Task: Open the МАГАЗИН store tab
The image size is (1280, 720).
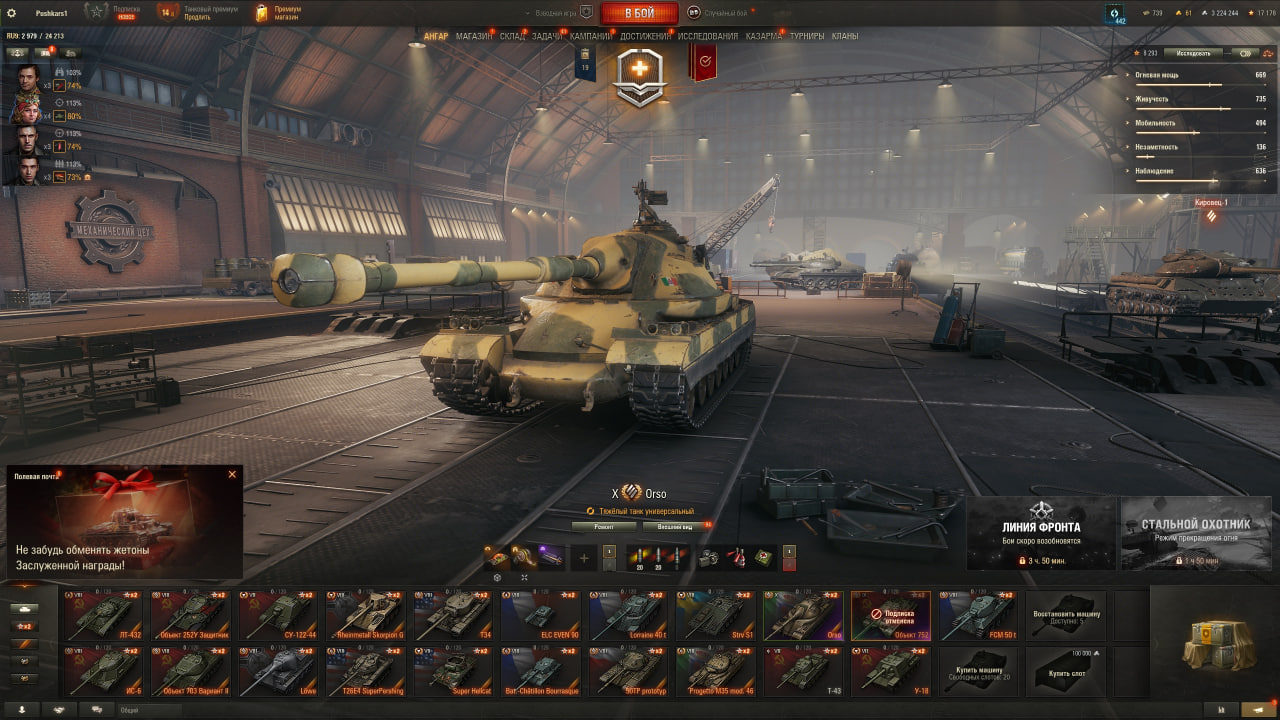Action: pyautogui.click(x=473, y=36)
